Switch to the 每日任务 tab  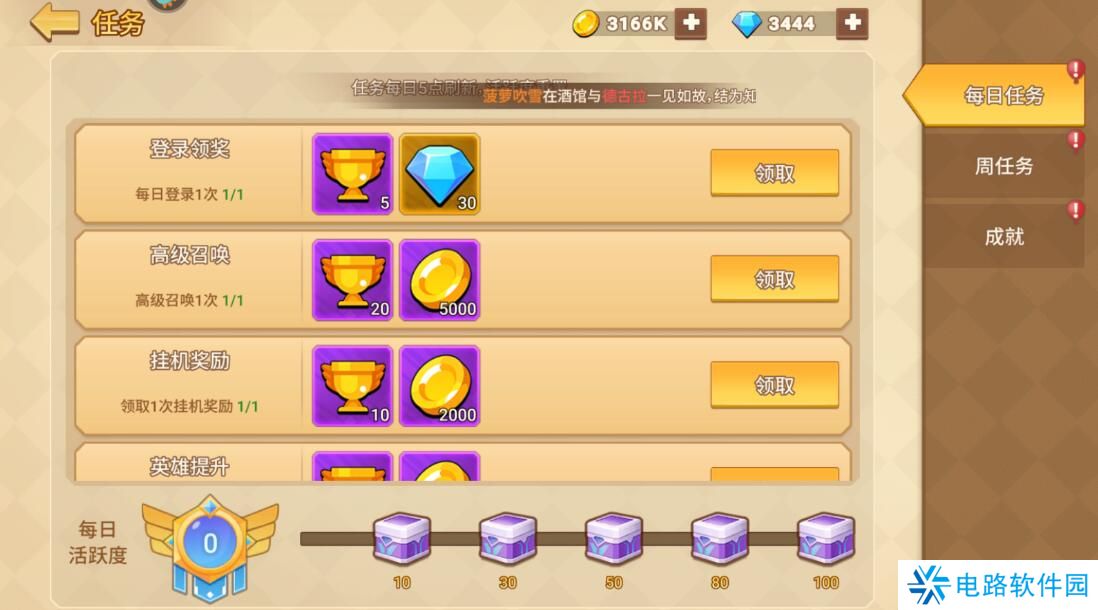(1003, 96)
